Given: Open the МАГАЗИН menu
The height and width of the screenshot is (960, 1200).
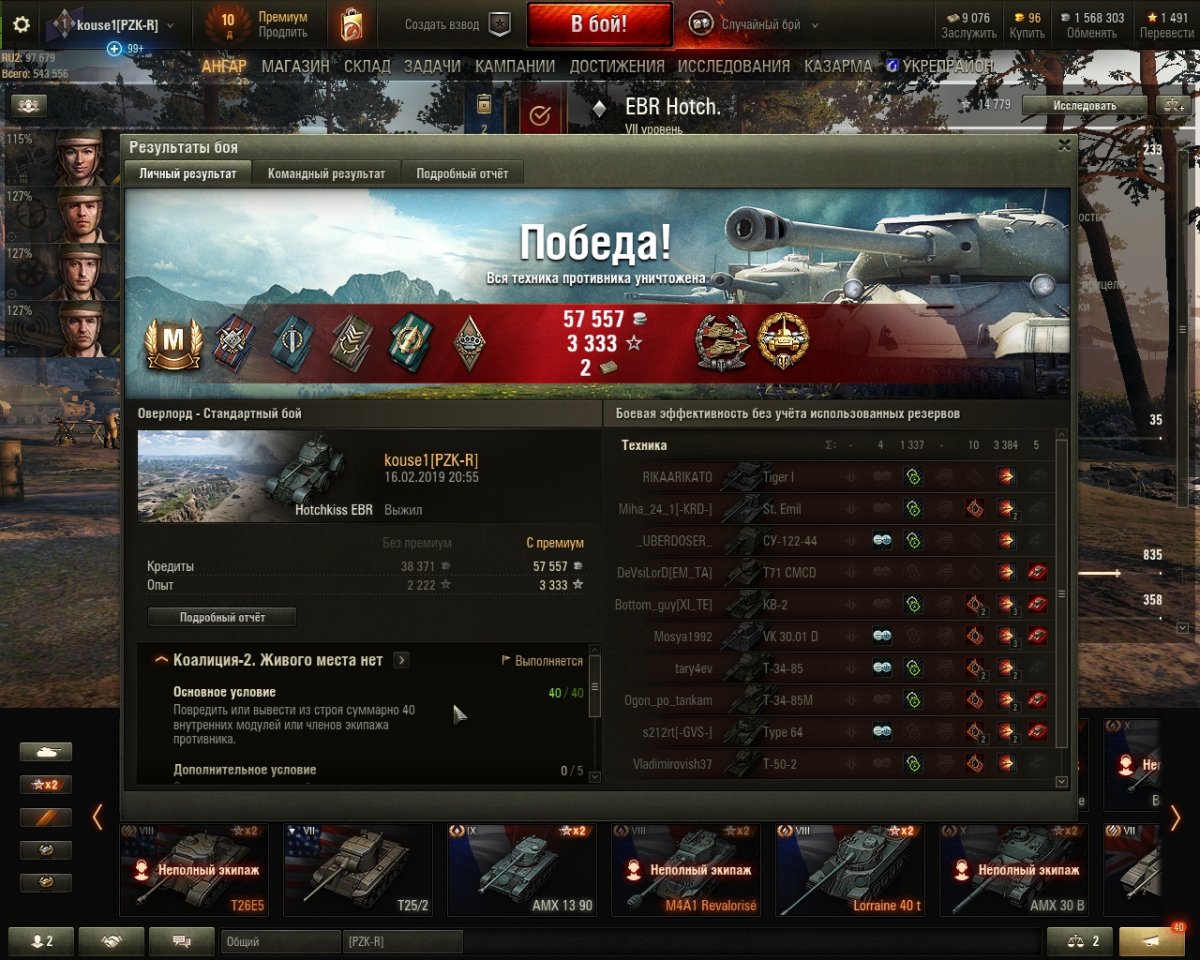Looking at the screenshot, I should (295, 66).
